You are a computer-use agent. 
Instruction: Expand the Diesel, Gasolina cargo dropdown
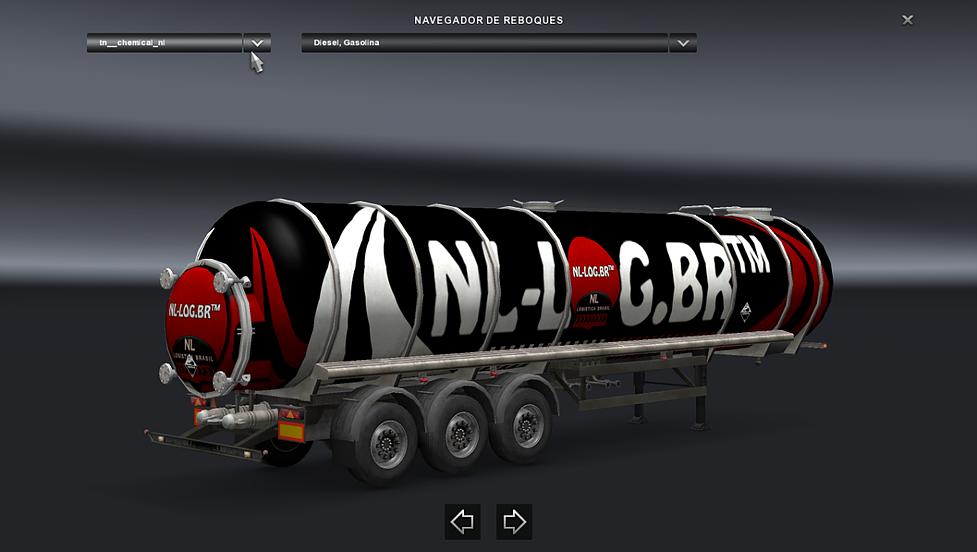(x=683, y=43)
